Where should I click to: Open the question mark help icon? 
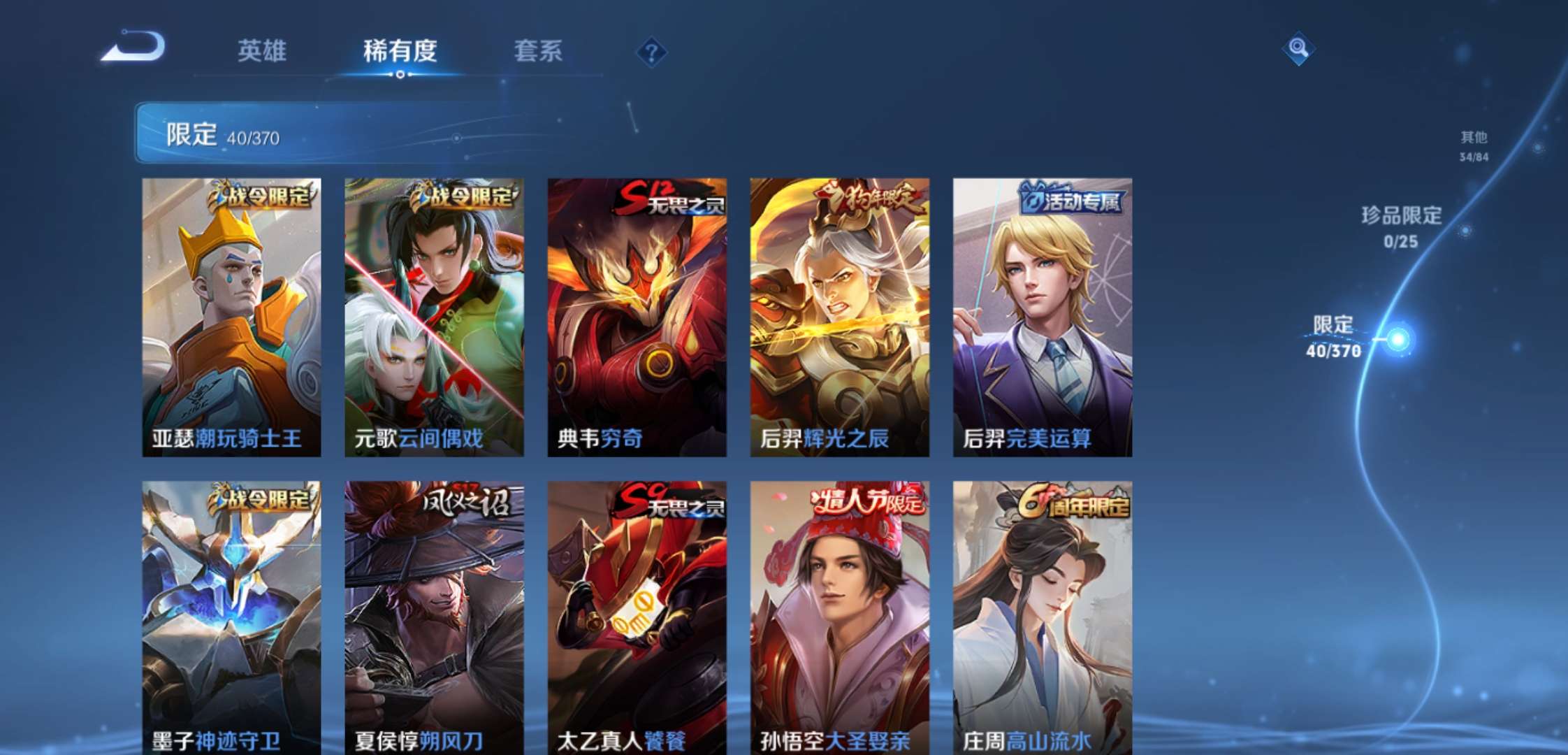coord(651,52)
